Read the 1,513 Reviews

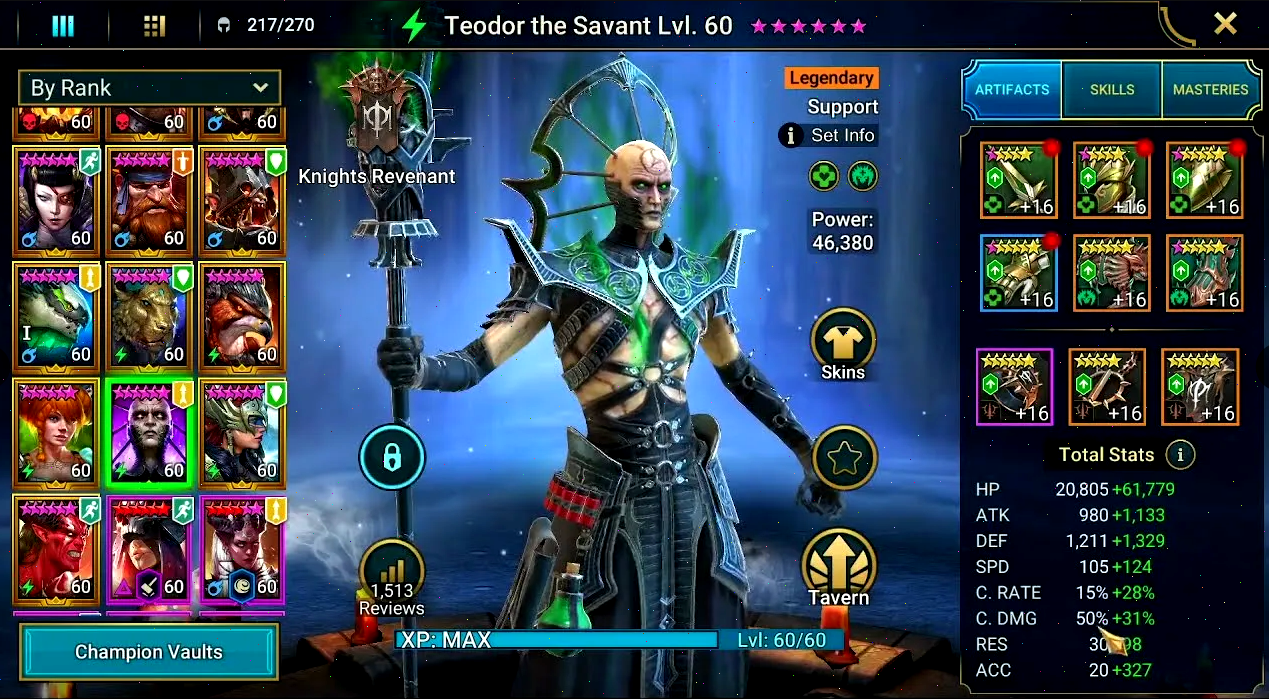391,580
